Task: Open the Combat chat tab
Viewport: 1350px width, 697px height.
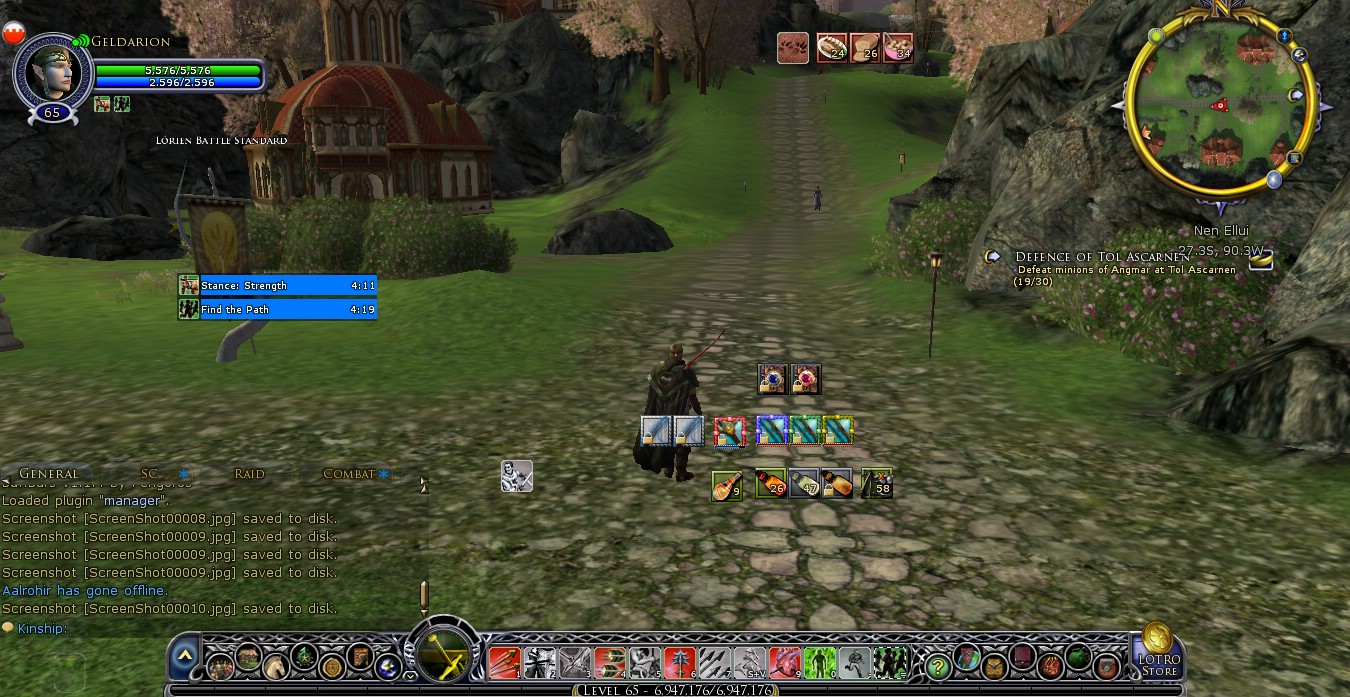Action: [348, 473]
